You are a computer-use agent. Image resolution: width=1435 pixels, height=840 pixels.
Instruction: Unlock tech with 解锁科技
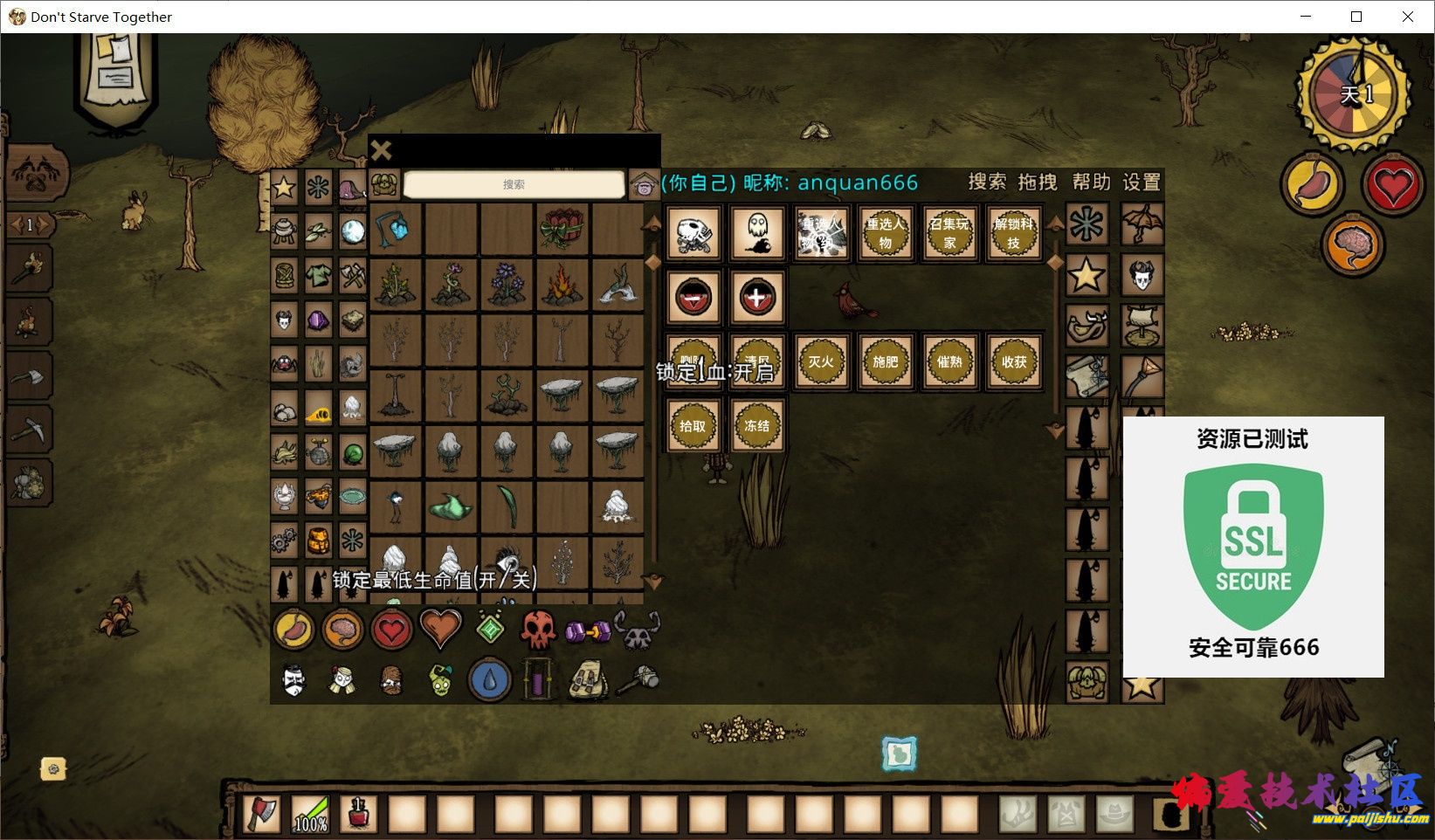pos(1013,233)
